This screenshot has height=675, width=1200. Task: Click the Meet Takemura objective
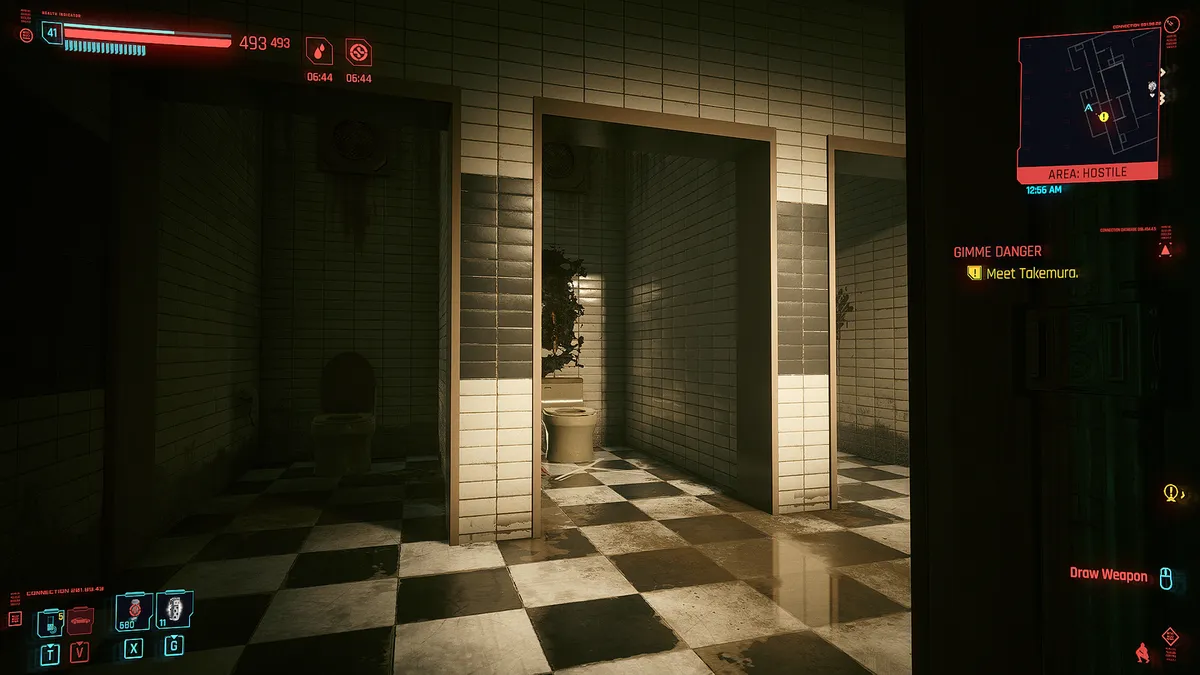[x=1030, y=273]
